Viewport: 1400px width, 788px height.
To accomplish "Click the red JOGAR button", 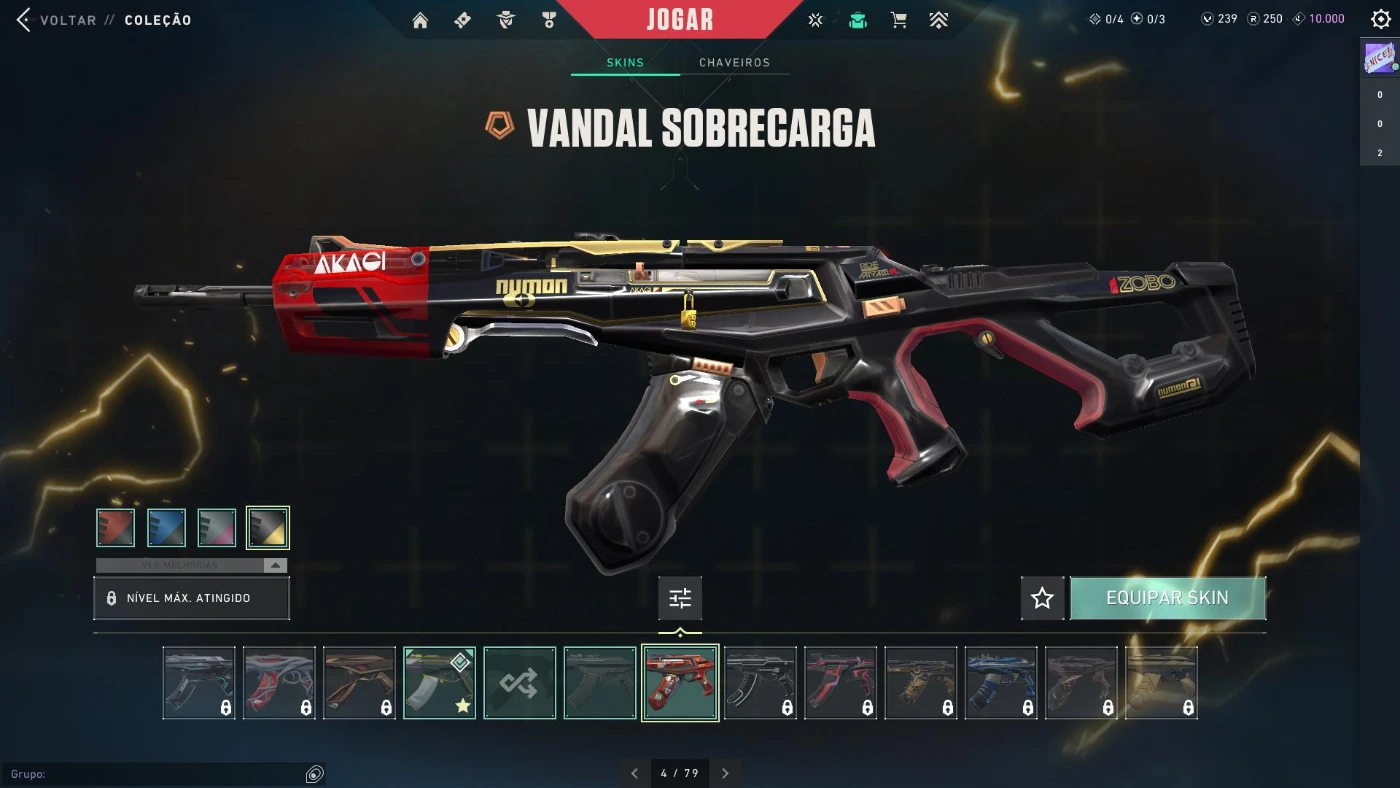I will [x=680, y=20].
